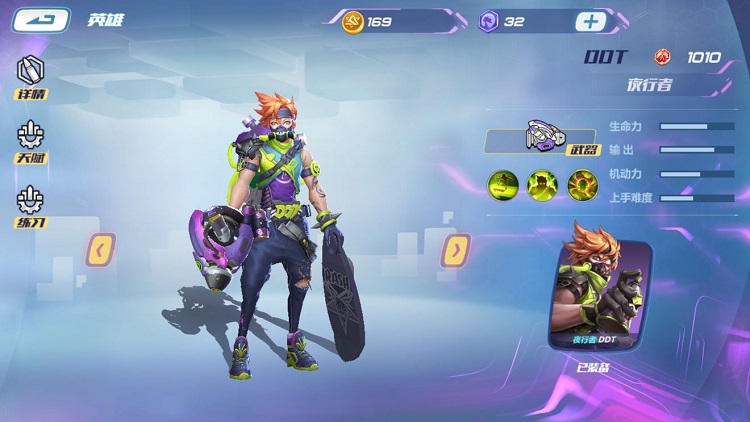Click the 已装备 equipped label
This screenshot has height=422, width=750.
(x=594, y=367)
